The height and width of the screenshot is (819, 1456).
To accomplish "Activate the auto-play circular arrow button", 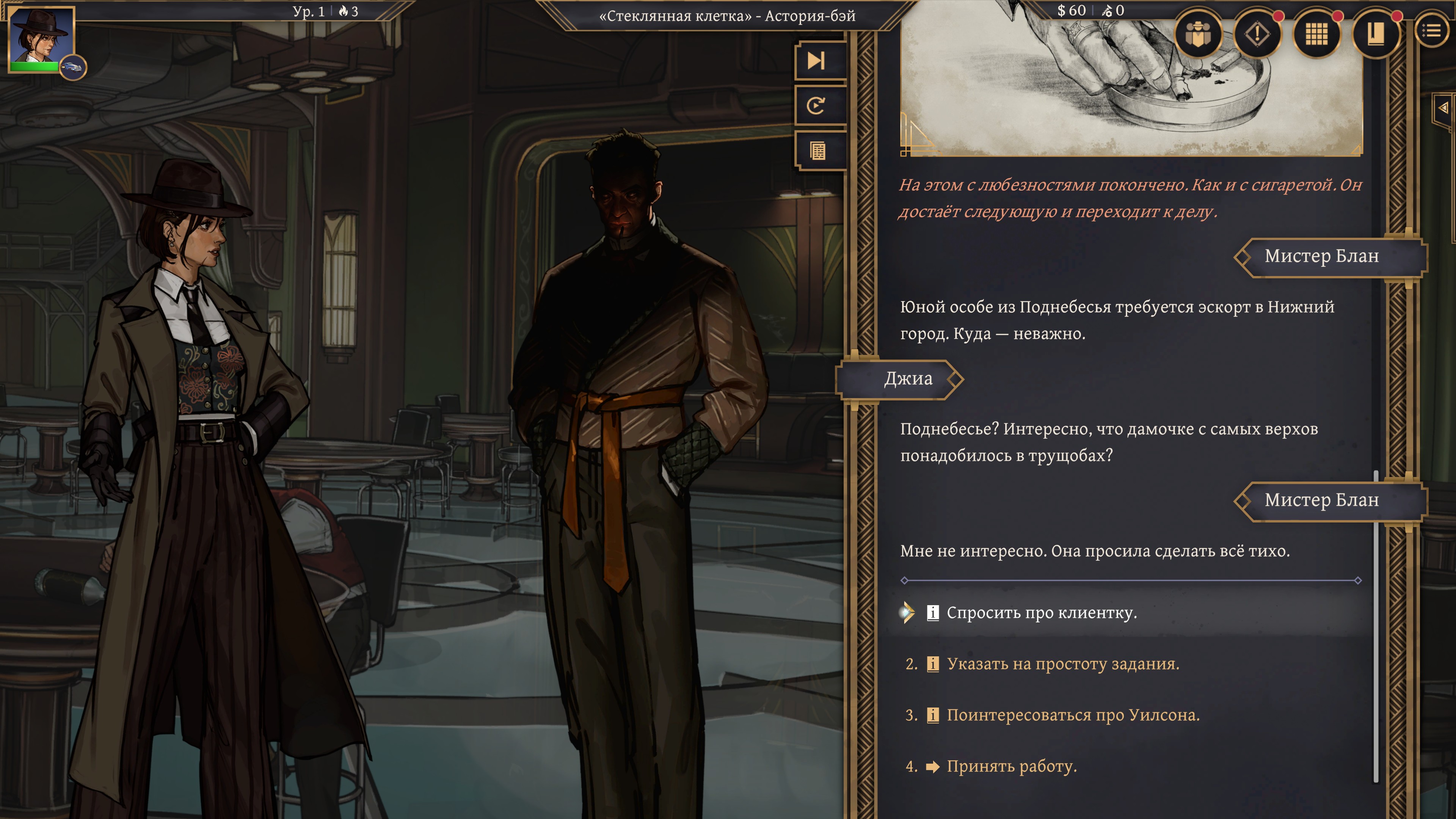I will coord(817,106).
